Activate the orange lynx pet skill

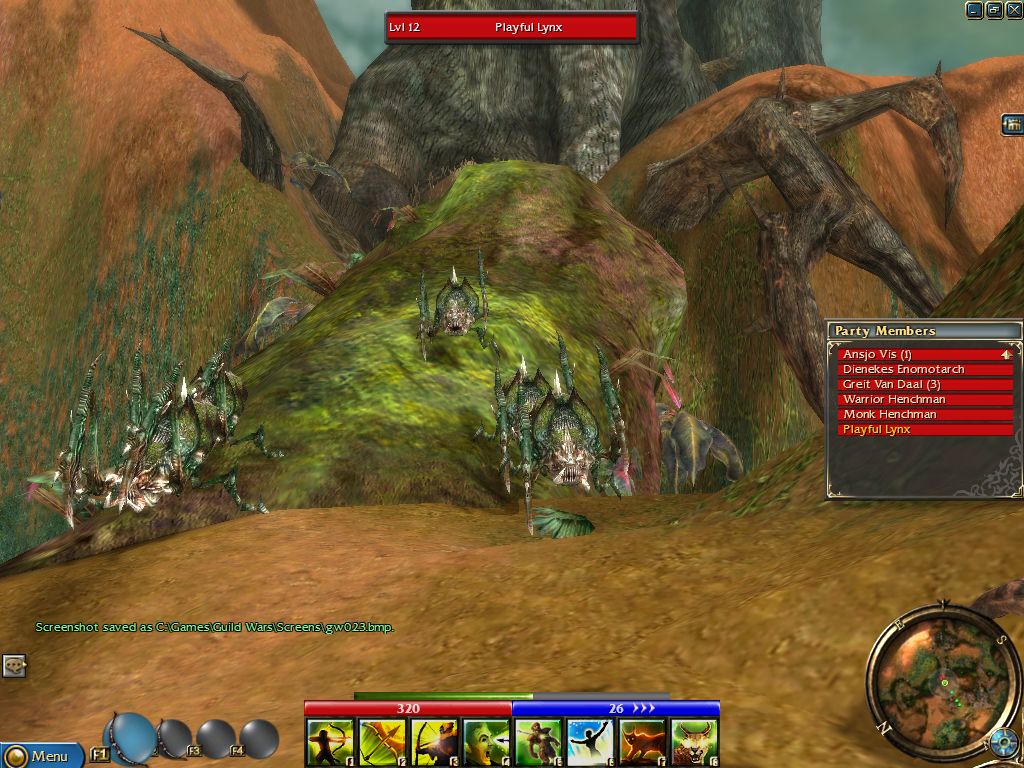643,742
